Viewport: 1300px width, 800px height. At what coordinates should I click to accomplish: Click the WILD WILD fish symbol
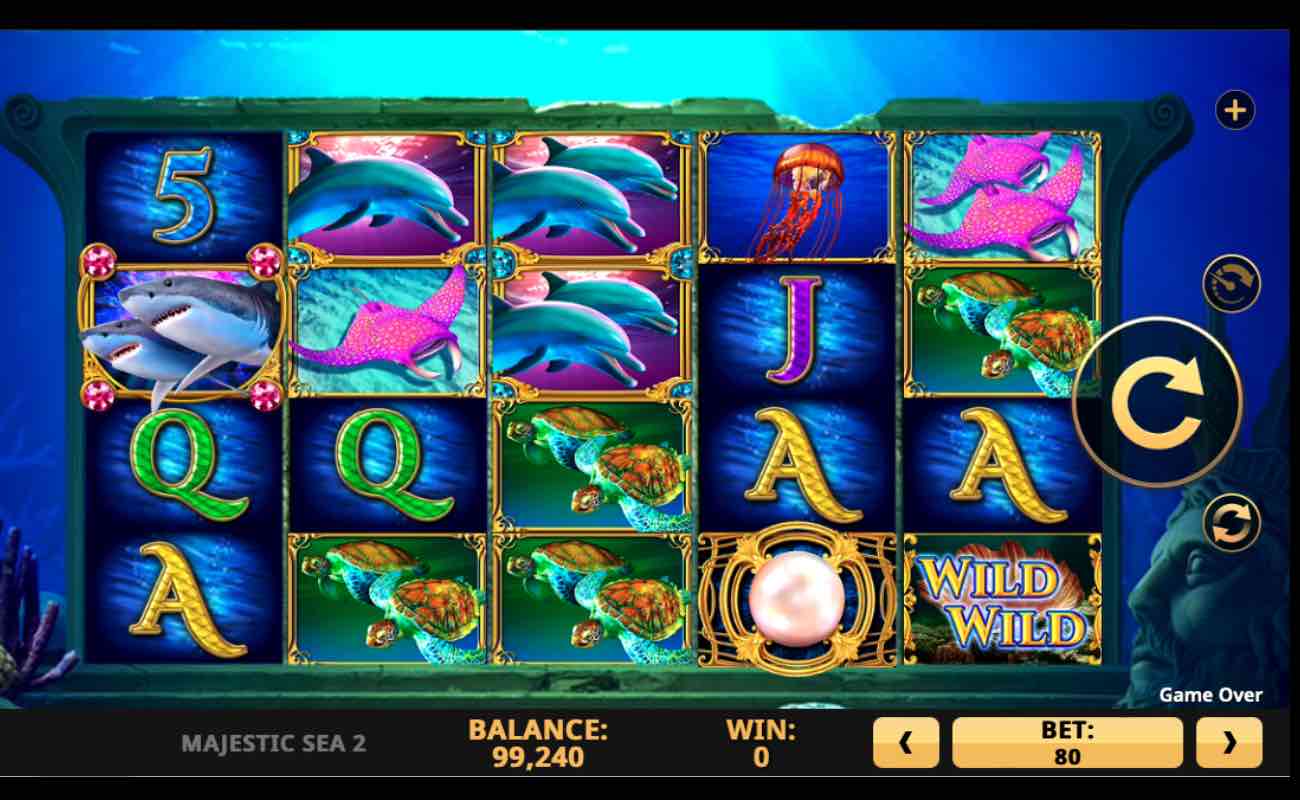click(x=1000, y=600)
